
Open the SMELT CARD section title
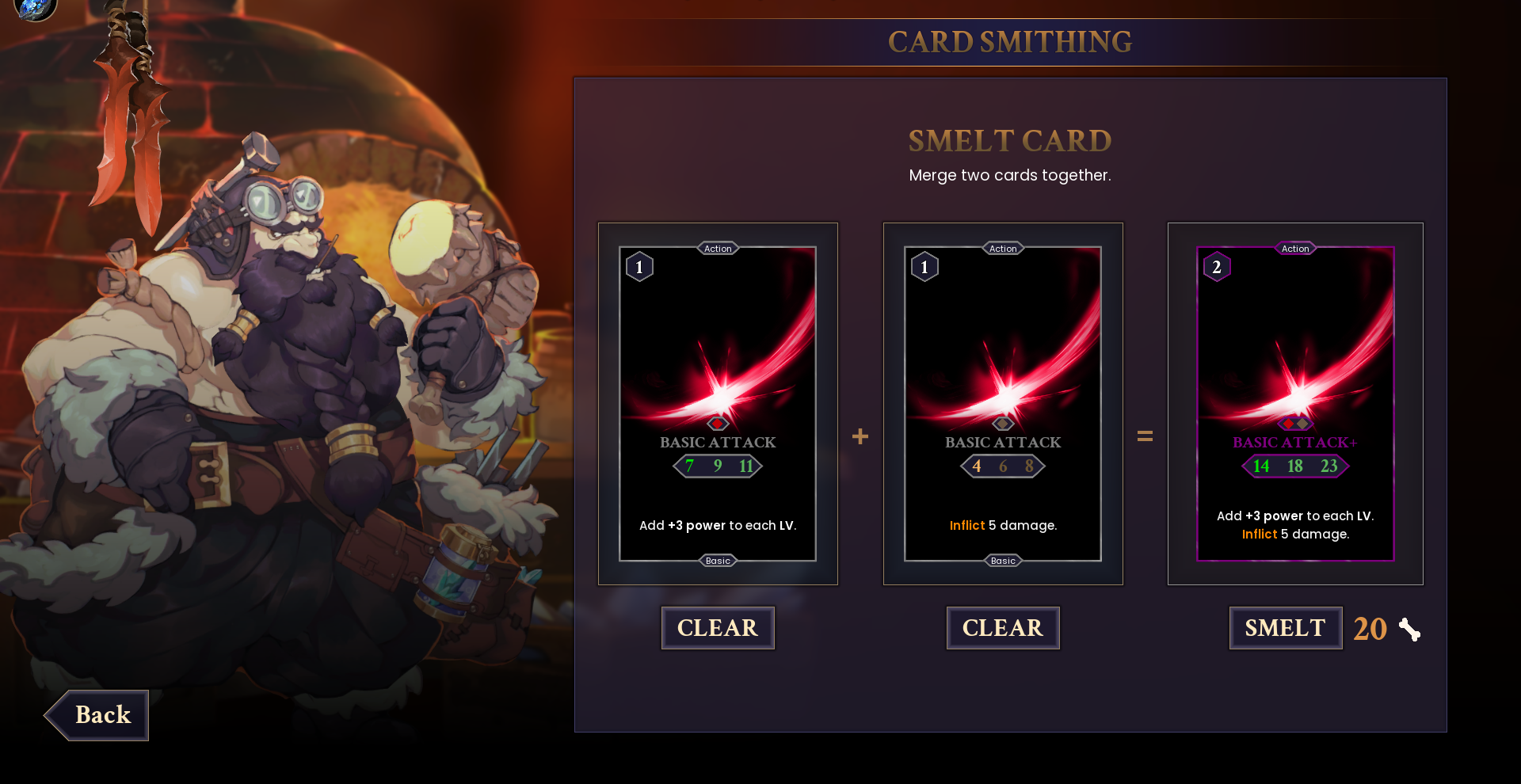(1010, 141)
